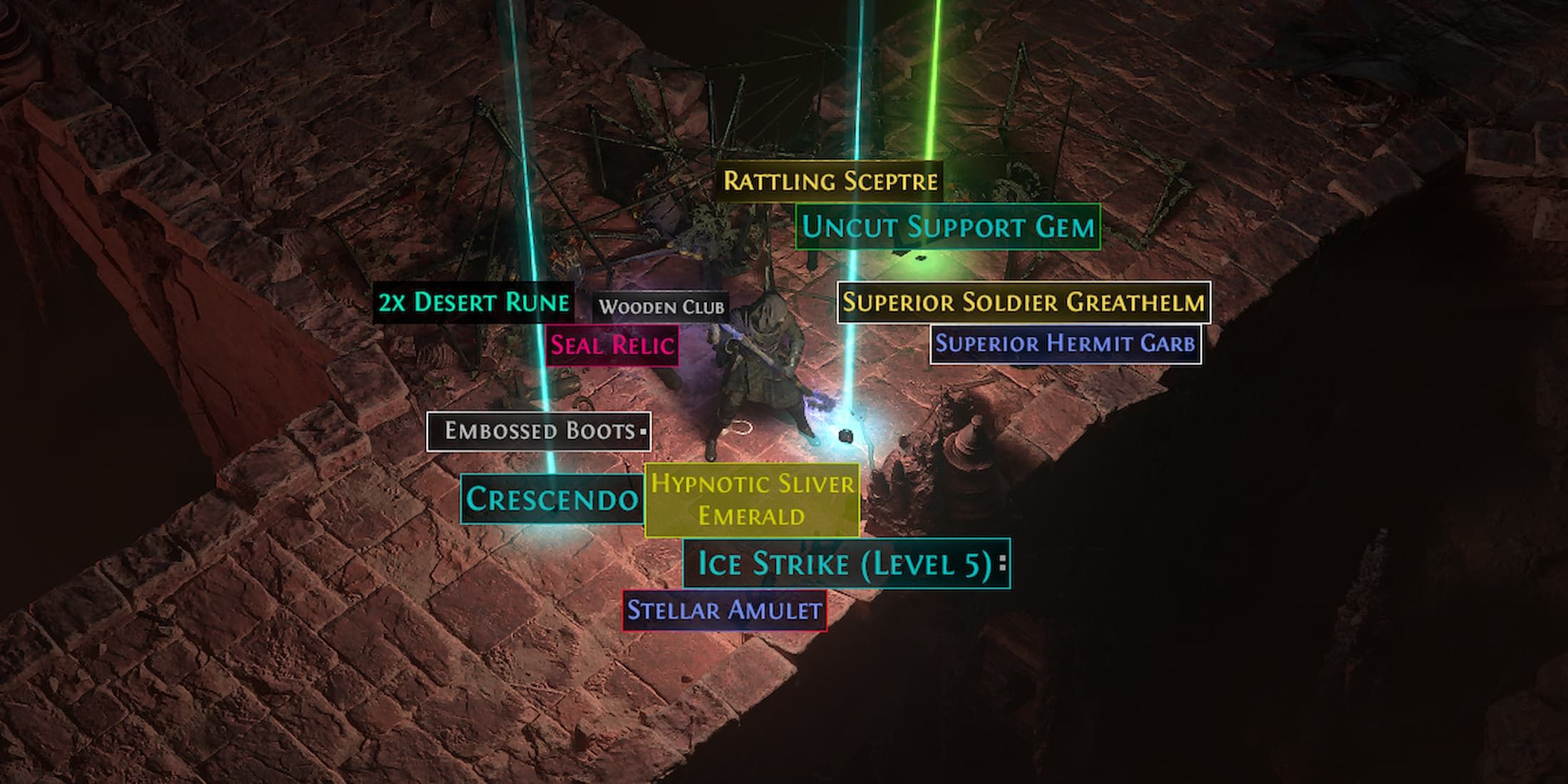This screenshot has width=1568, height=784.
Task: Pick up the Rattling Sceptre
Action: (x=829, y=182)
